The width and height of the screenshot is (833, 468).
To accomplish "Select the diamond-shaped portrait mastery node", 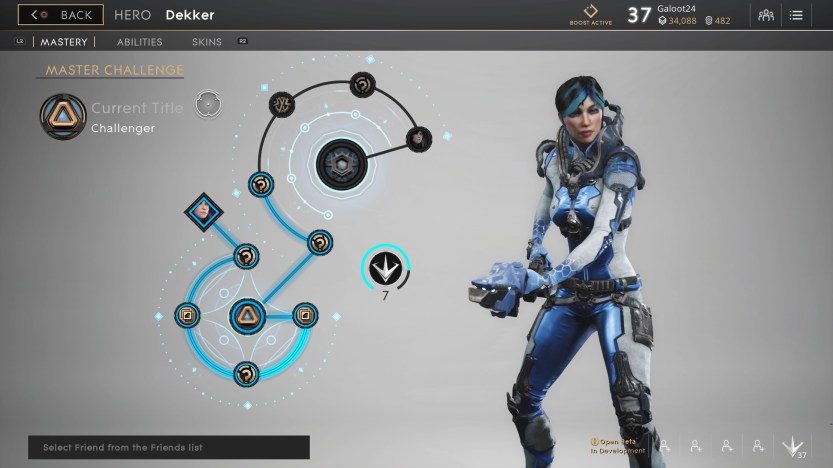I will click(204, 211).
